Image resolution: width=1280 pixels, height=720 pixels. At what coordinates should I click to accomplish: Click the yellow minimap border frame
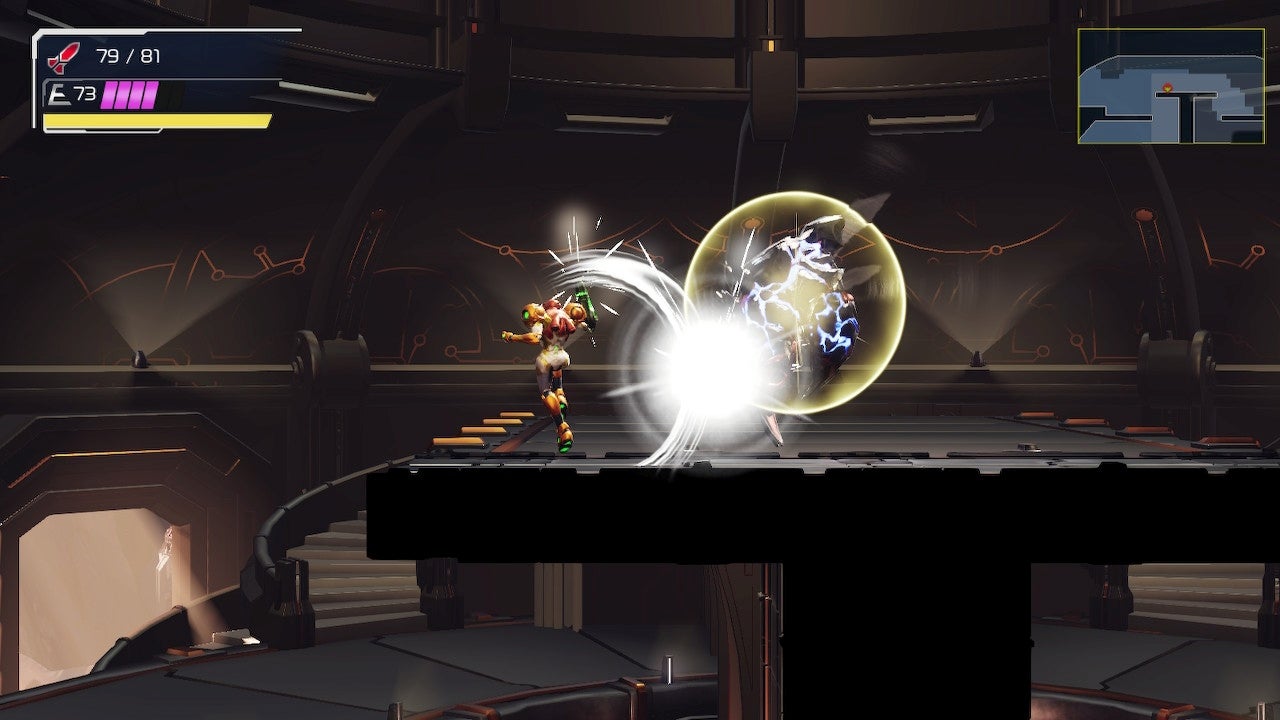click(1170, 29)
